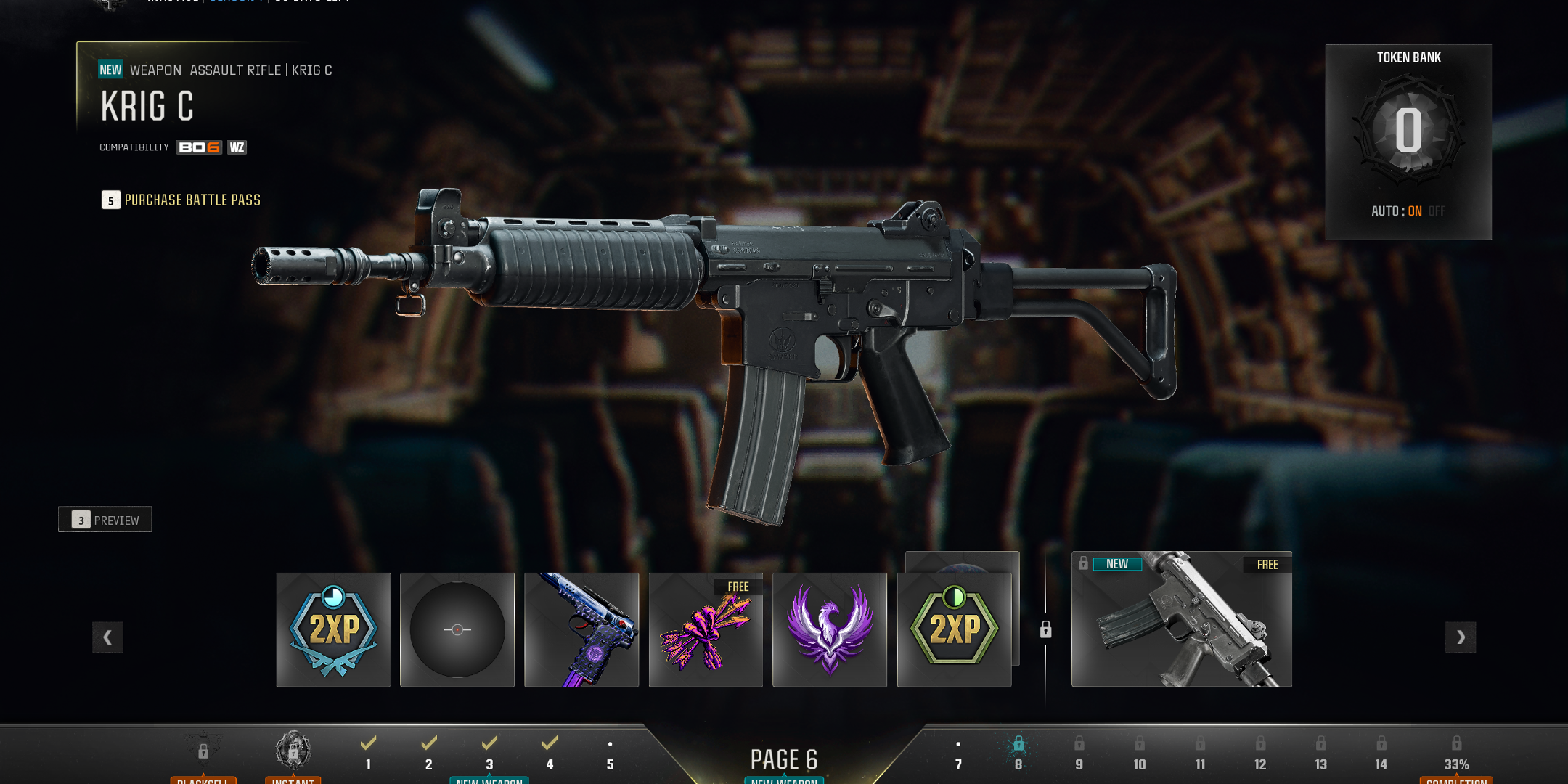This screenshot has width=1568, height=784.
Task: Toggle Token Bank auto spend setting
Action: (1408, 211)
